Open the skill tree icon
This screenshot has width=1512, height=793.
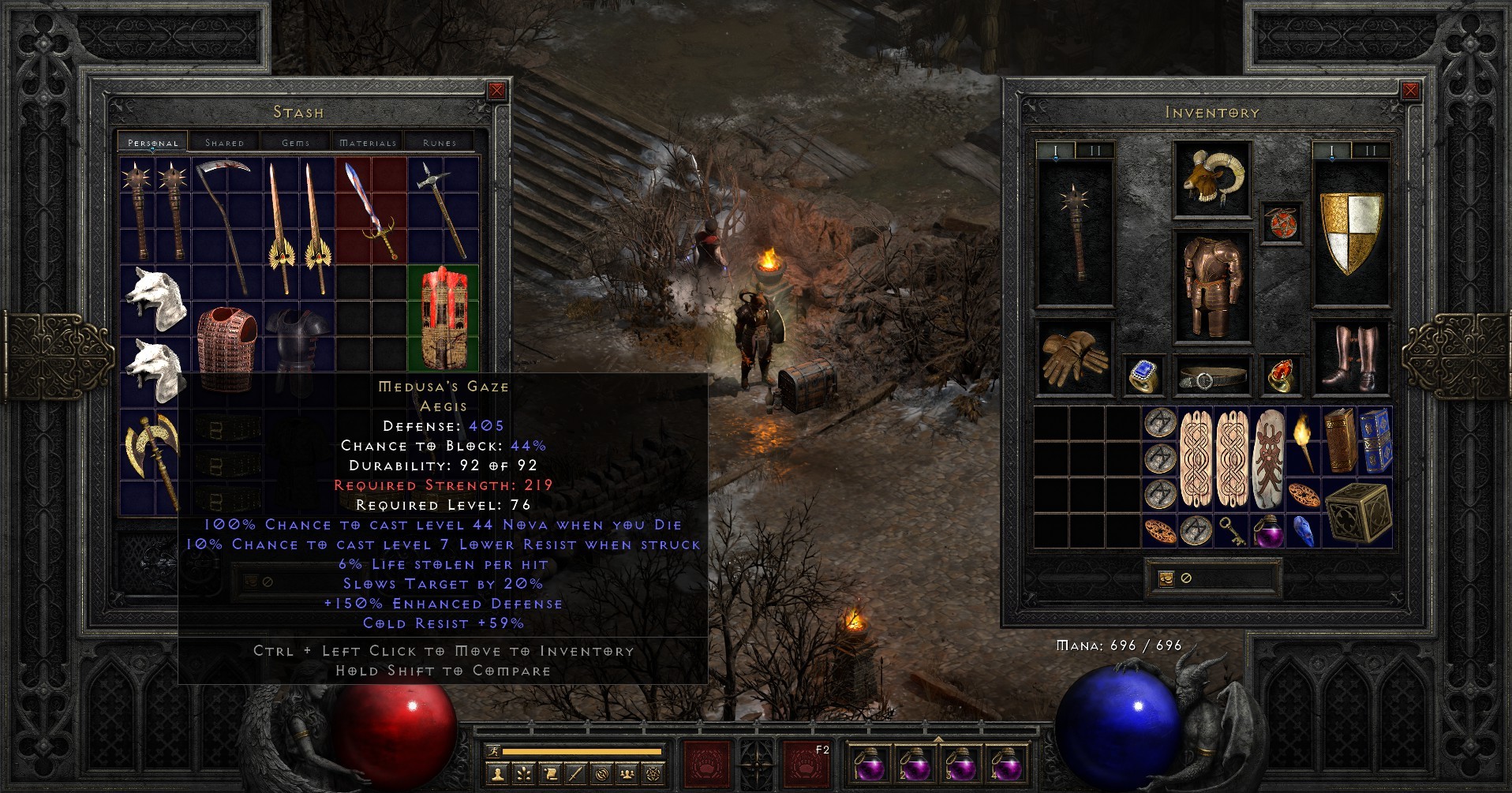523,774
